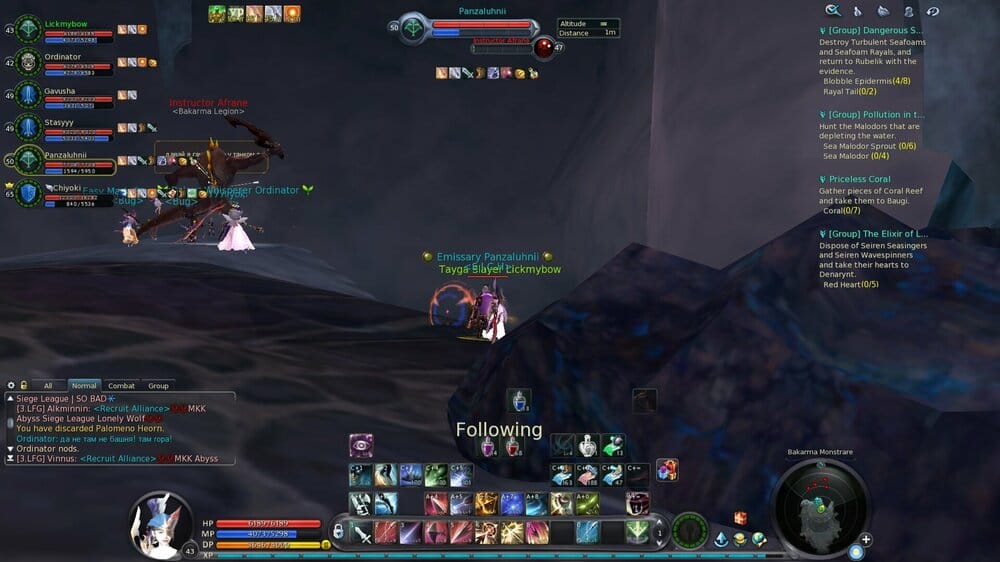The height and width of the screenshot is (562, 1000).
Task: Open The Elixir of L... quest entry
Action: pyautogui.click(x=866, y=233)
